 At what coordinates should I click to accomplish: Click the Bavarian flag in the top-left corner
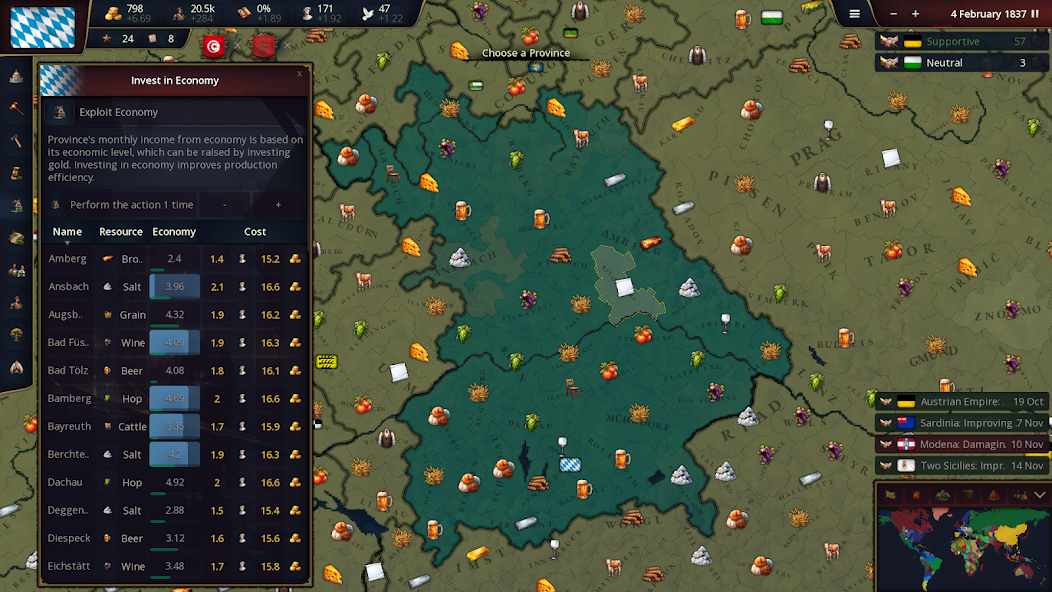tap(42, 27)
